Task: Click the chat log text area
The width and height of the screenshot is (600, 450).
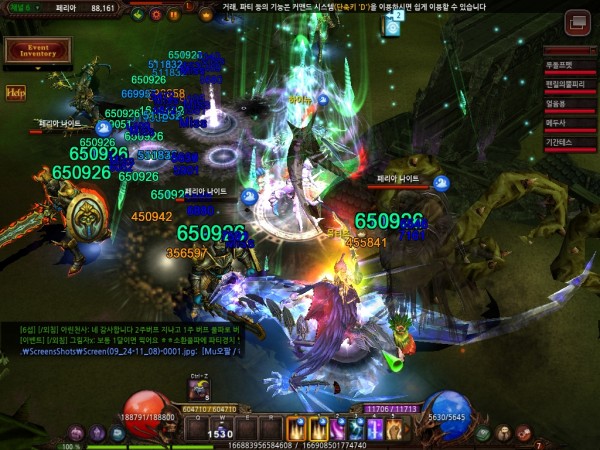Action: [x=130, y=338]
